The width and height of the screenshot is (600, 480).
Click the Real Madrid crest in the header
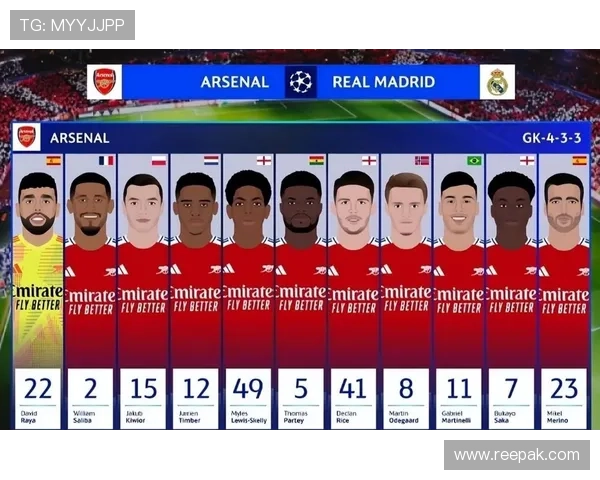[x=497, y=82]
